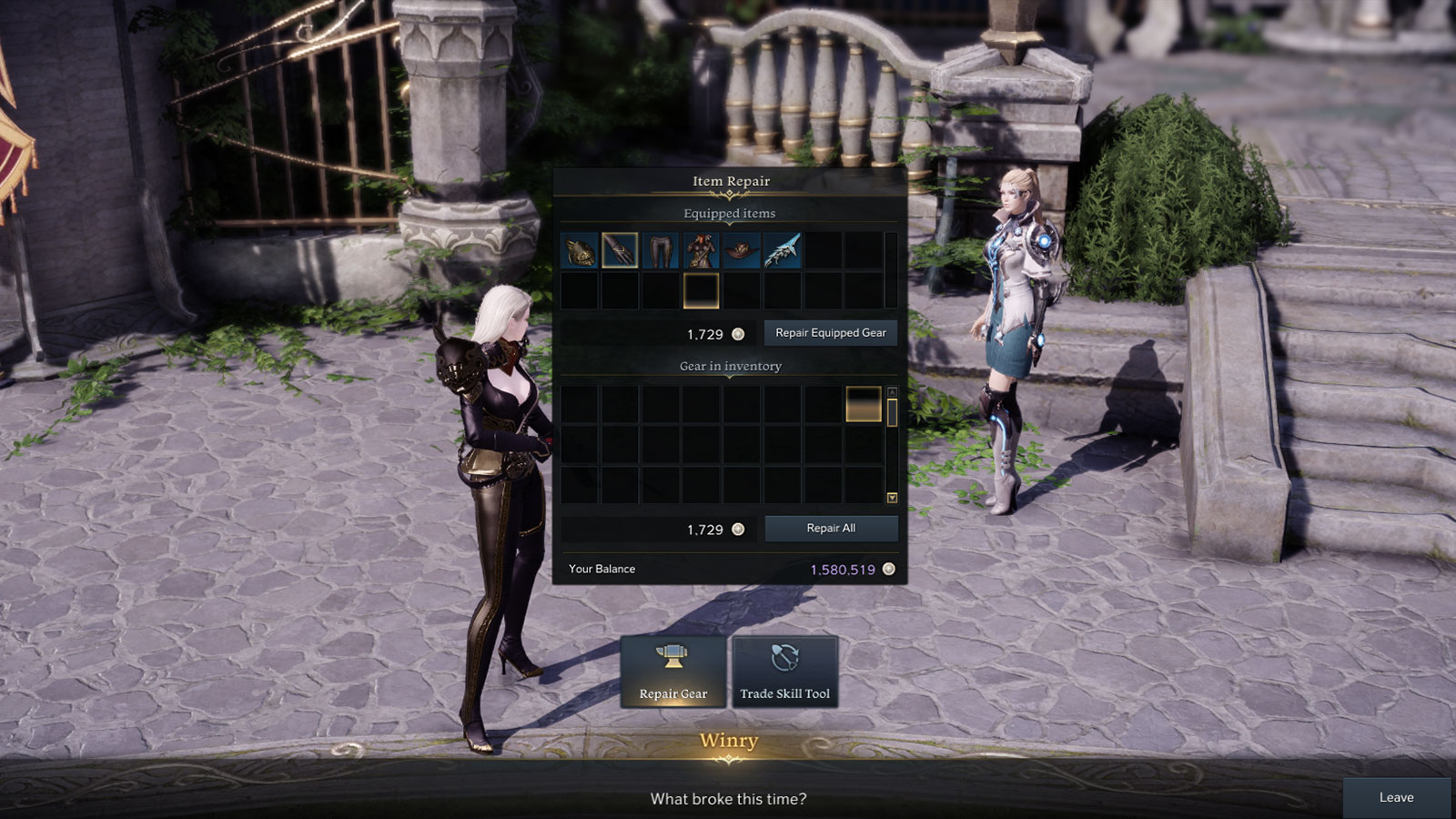Image resolution: width=1456 pixels, height=819 pixels.
Task: Deselect the highlighted gear in inventory
Action: pos(863,405)
